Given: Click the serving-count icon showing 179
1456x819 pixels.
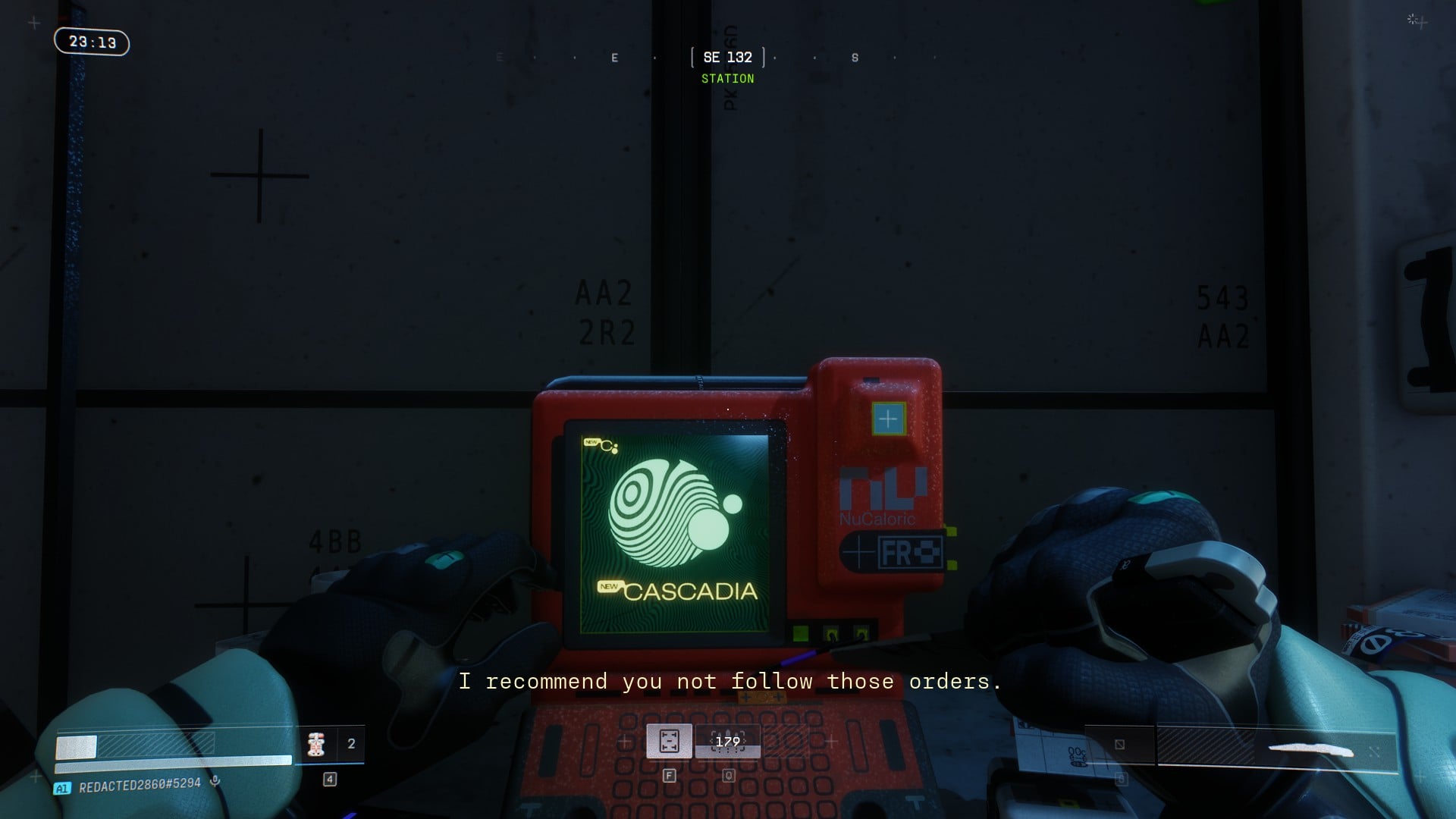Looking at the screenshot, I should click(x=726, y=740).
